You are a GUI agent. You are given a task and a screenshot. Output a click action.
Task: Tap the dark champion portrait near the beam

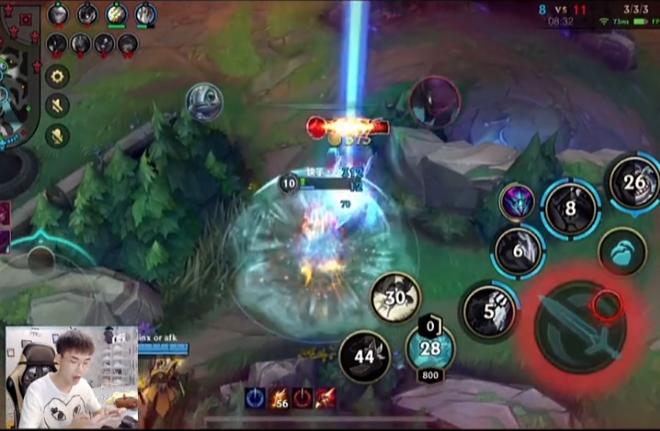(x=434, y=102)
